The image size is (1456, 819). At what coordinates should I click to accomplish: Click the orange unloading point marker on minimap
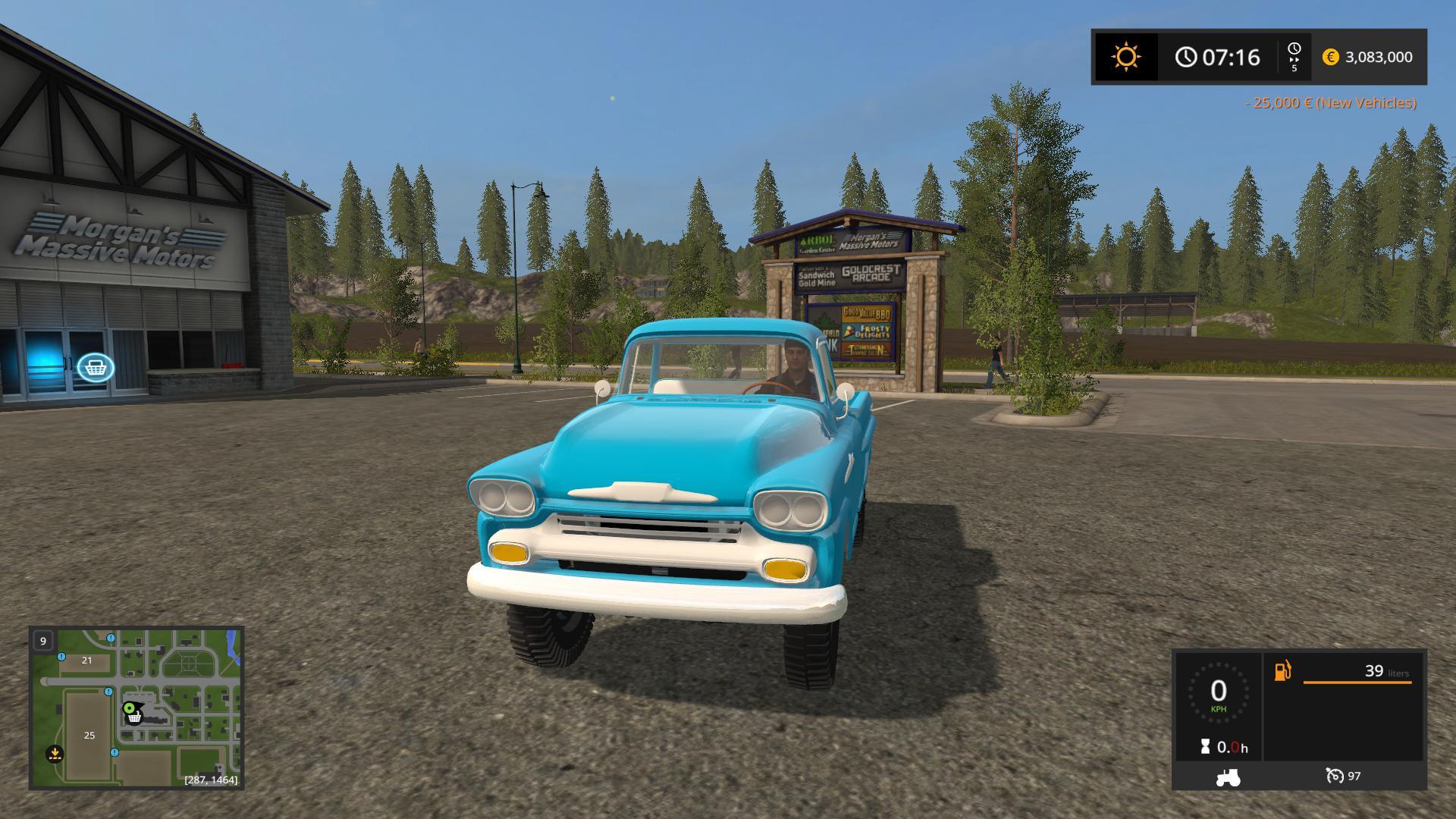[55, 754]
